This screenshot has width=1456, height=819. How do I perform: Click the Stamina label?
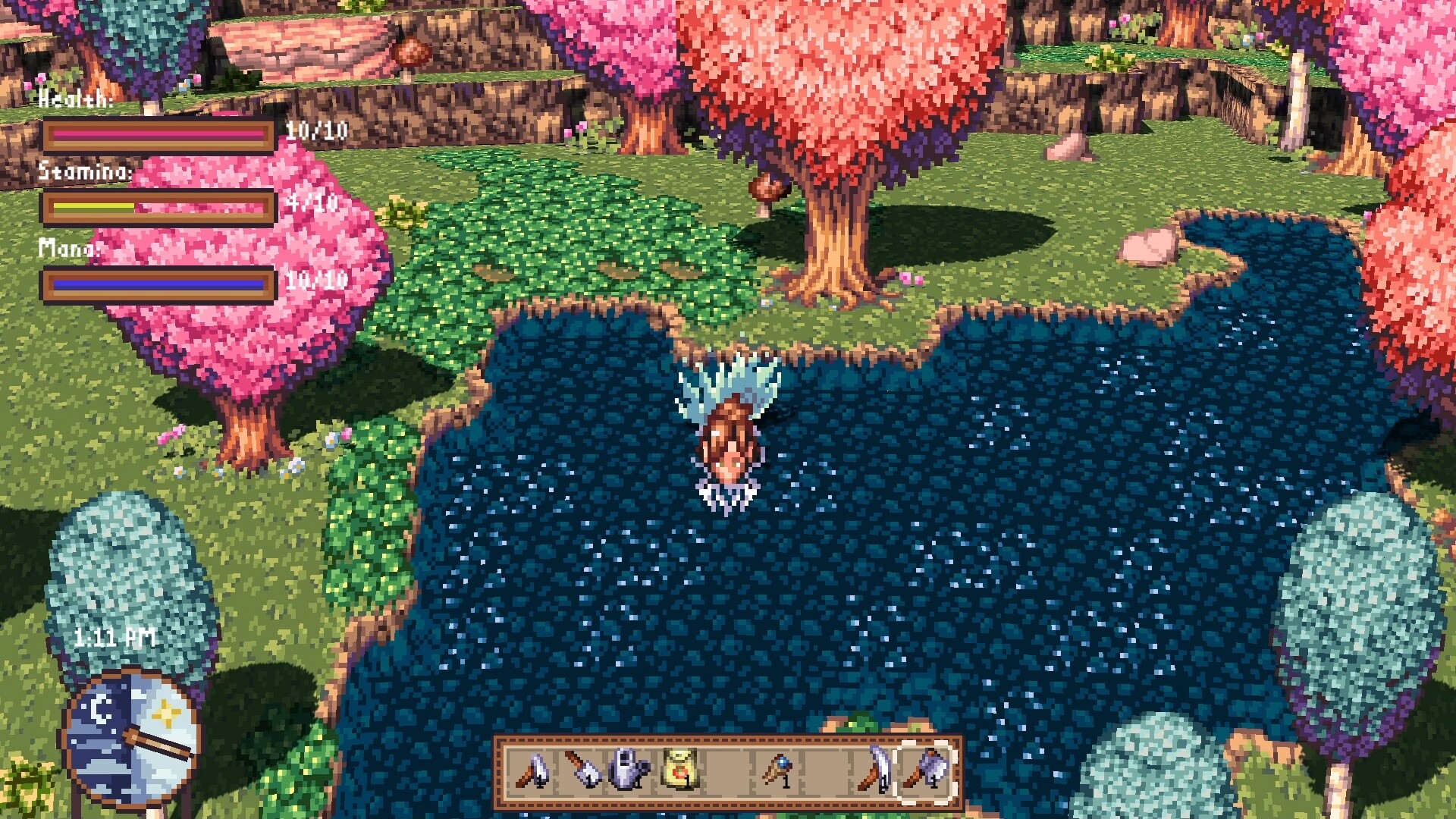click(x=86, y=173)
